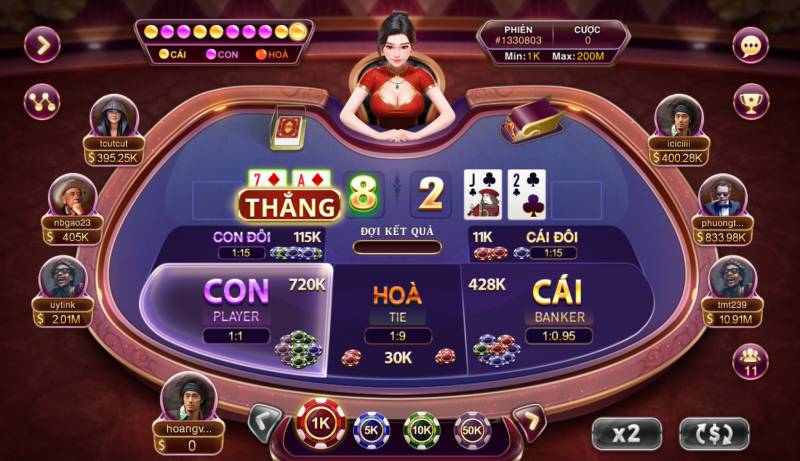Pick the 10K betting chip
The width and height of the screenshot is (800, 461).
(422, 430)
